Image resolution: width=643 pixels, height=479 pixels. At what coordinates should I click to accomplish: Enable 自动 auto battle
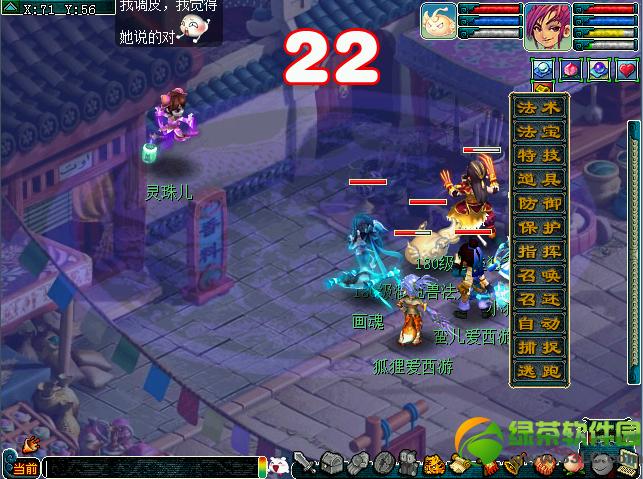tap(539, 324)
